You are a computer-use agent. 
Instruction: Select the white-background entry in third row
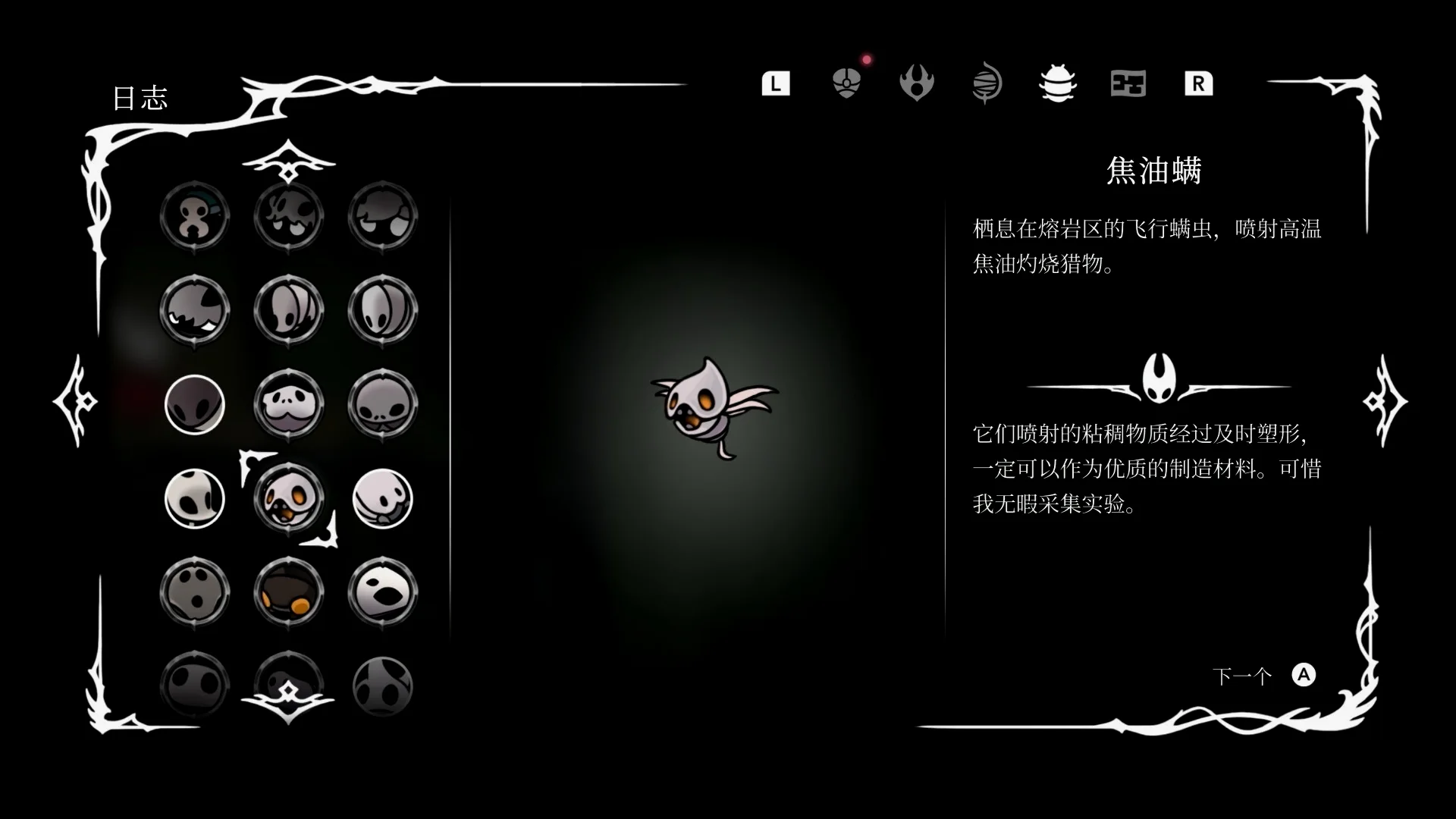click(x=195, y=404)
